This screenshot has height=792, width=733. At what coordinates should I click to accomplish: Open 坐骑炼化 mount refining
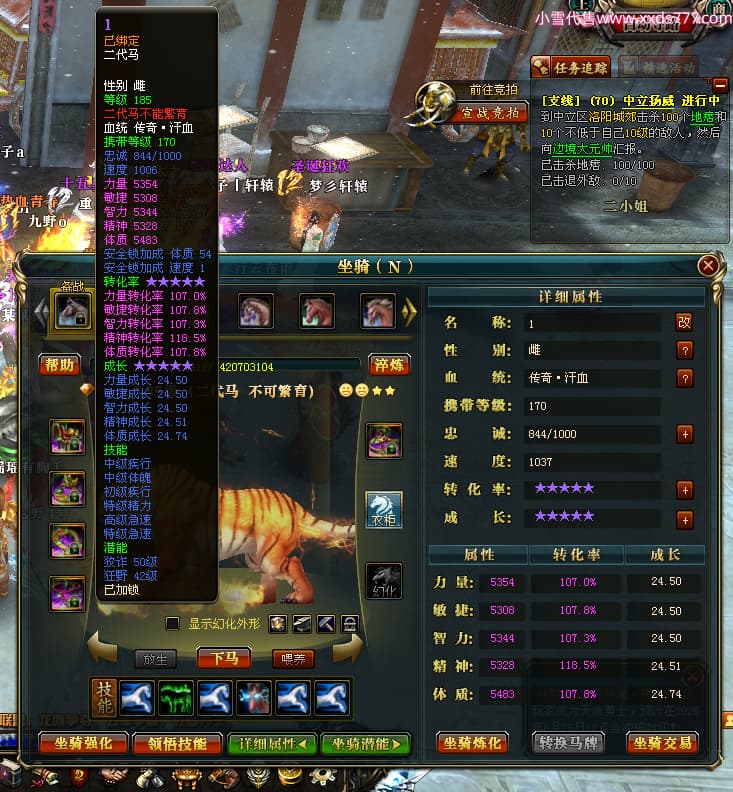(x=472, y=743)
